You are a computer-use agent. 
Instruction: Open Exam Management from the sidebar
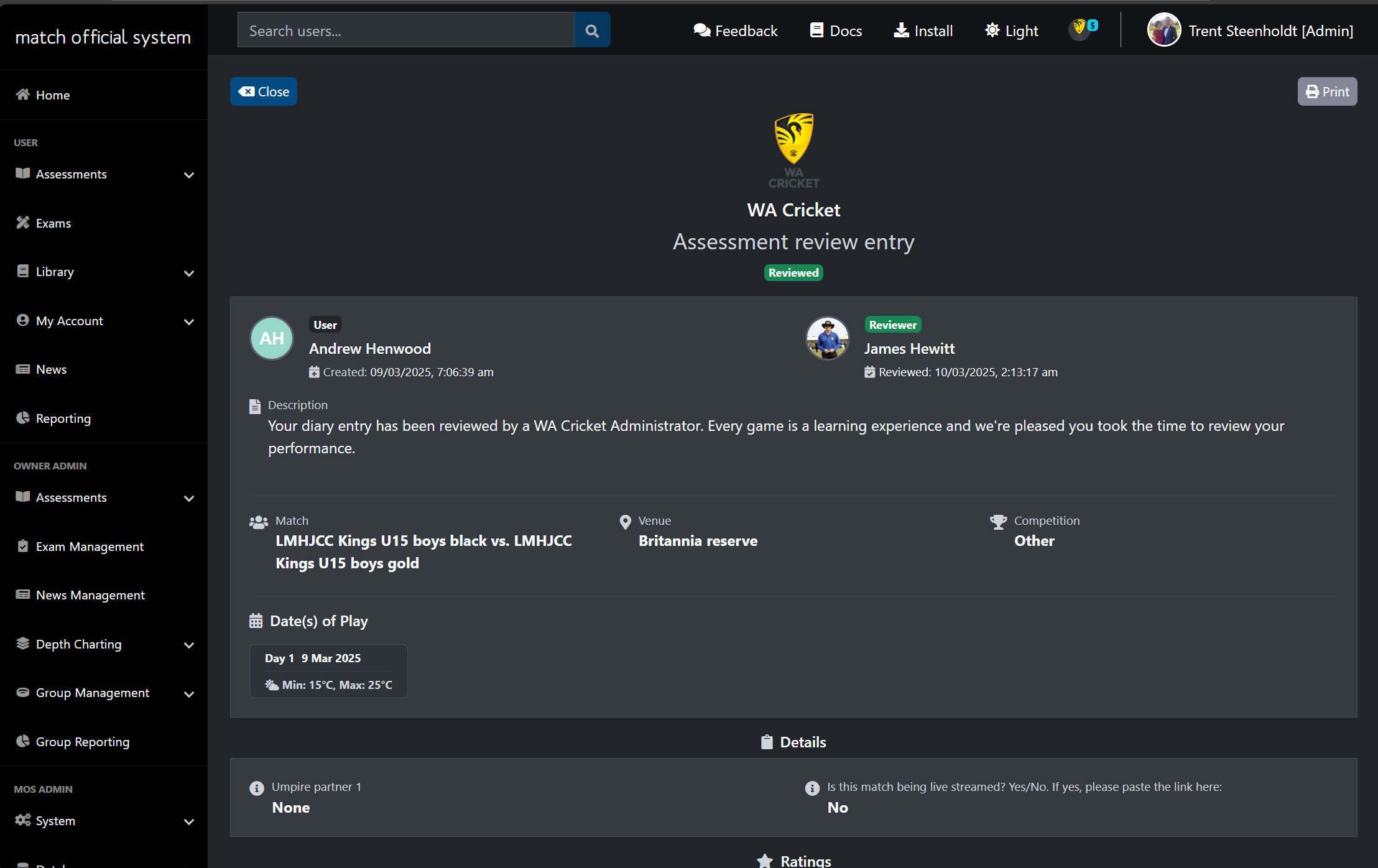89,546
